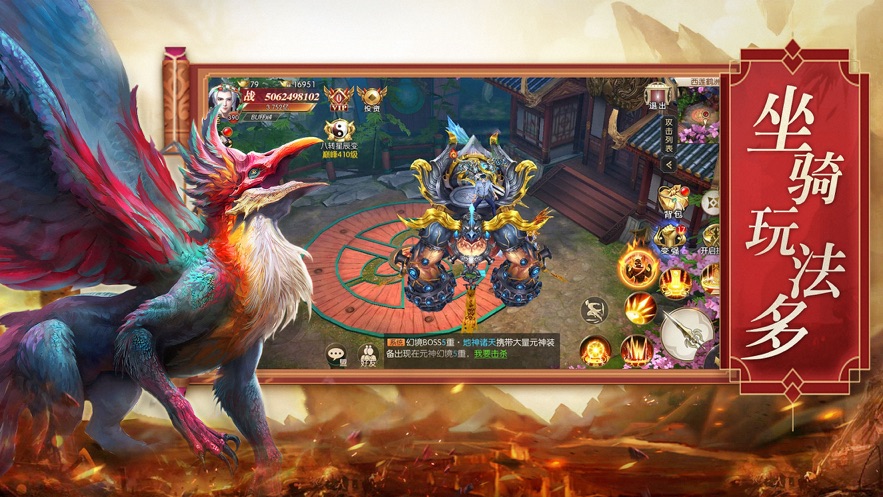The image size is (883, 497).
Task: Open the 背包 backpack
Action: click(x=673, y=200)
